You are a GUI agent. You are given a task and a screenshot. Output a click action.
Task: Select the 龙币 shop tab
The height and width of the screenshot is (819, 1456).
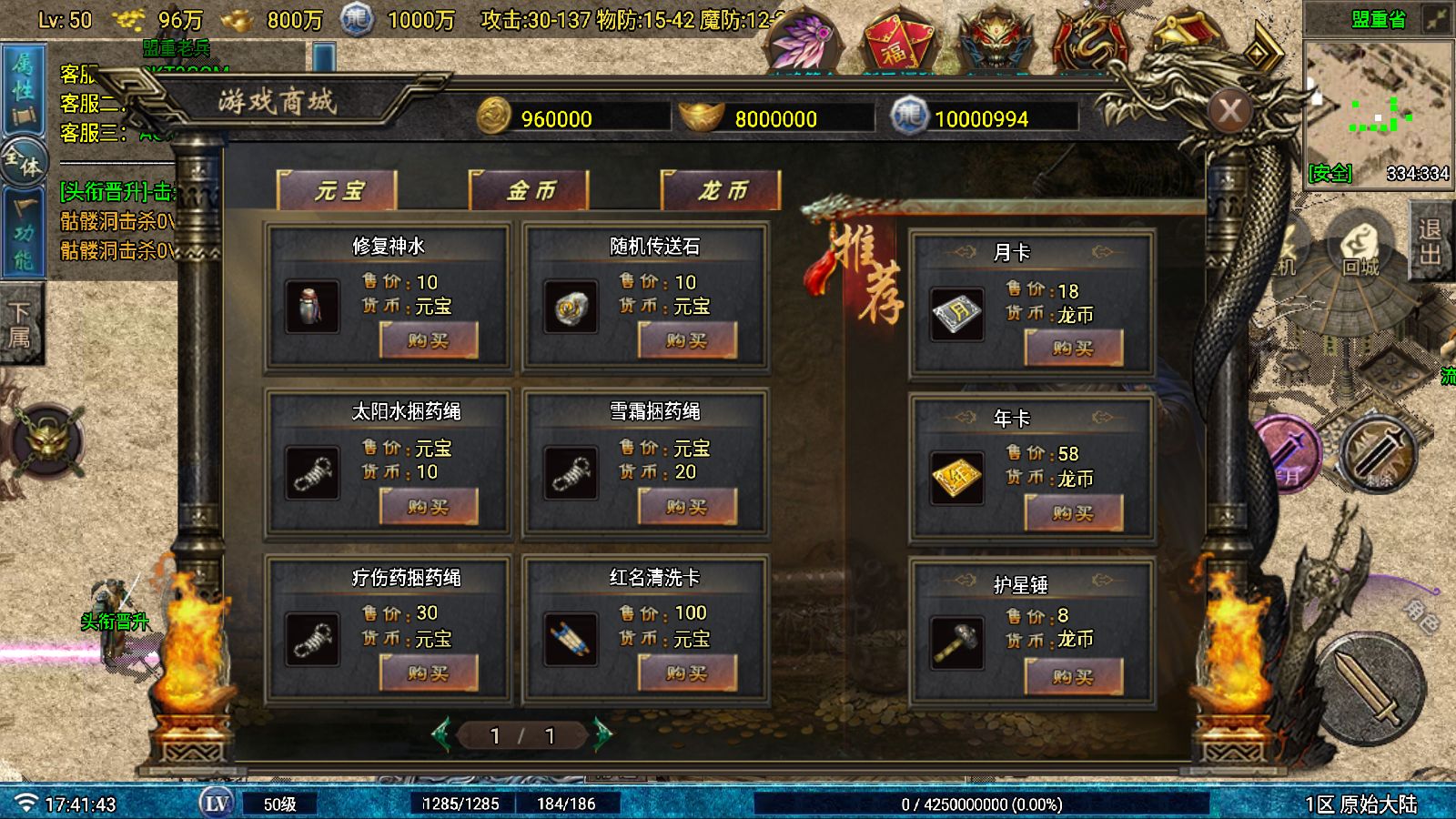(722, 191)
